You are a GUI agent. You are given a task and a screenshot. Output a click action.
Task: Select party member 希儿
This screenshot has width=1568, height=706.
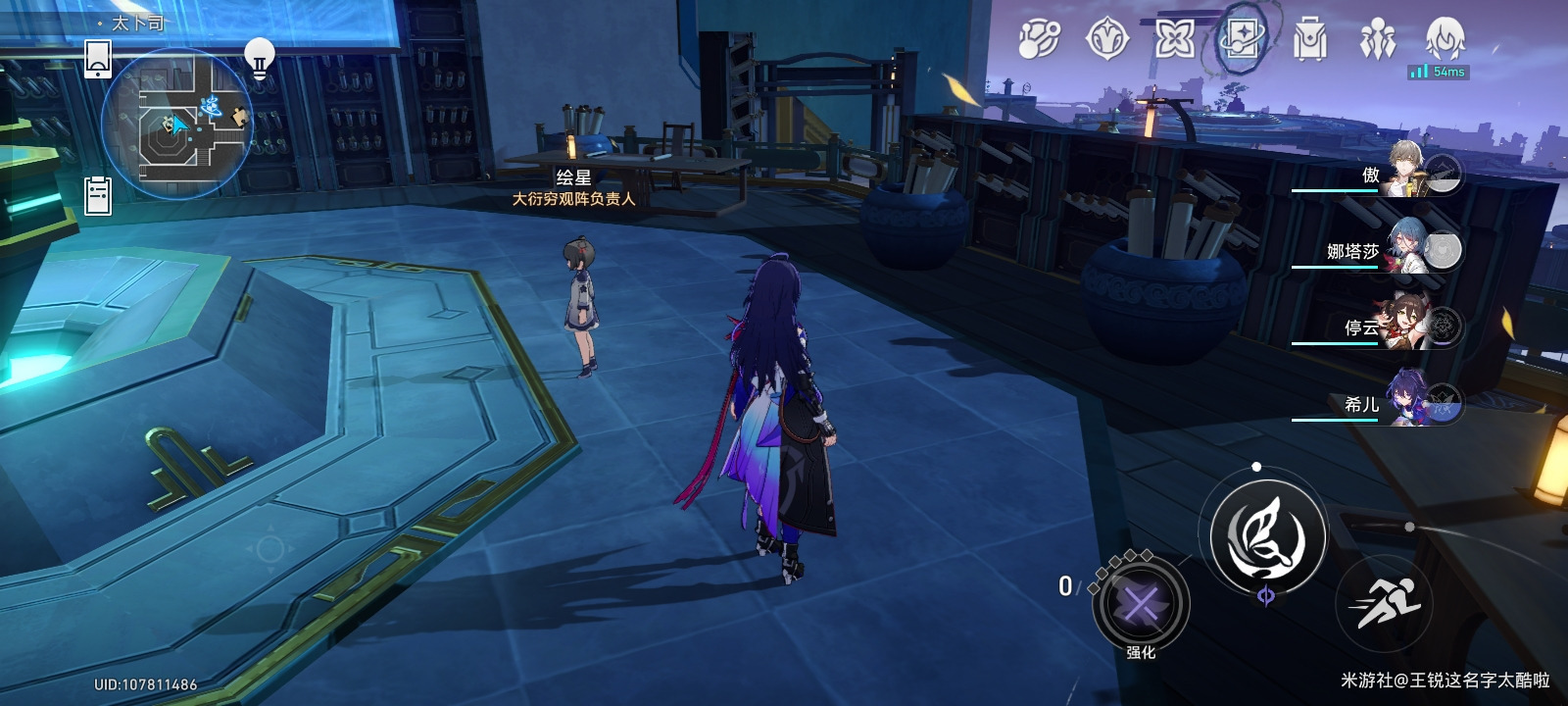[1411, 401]
